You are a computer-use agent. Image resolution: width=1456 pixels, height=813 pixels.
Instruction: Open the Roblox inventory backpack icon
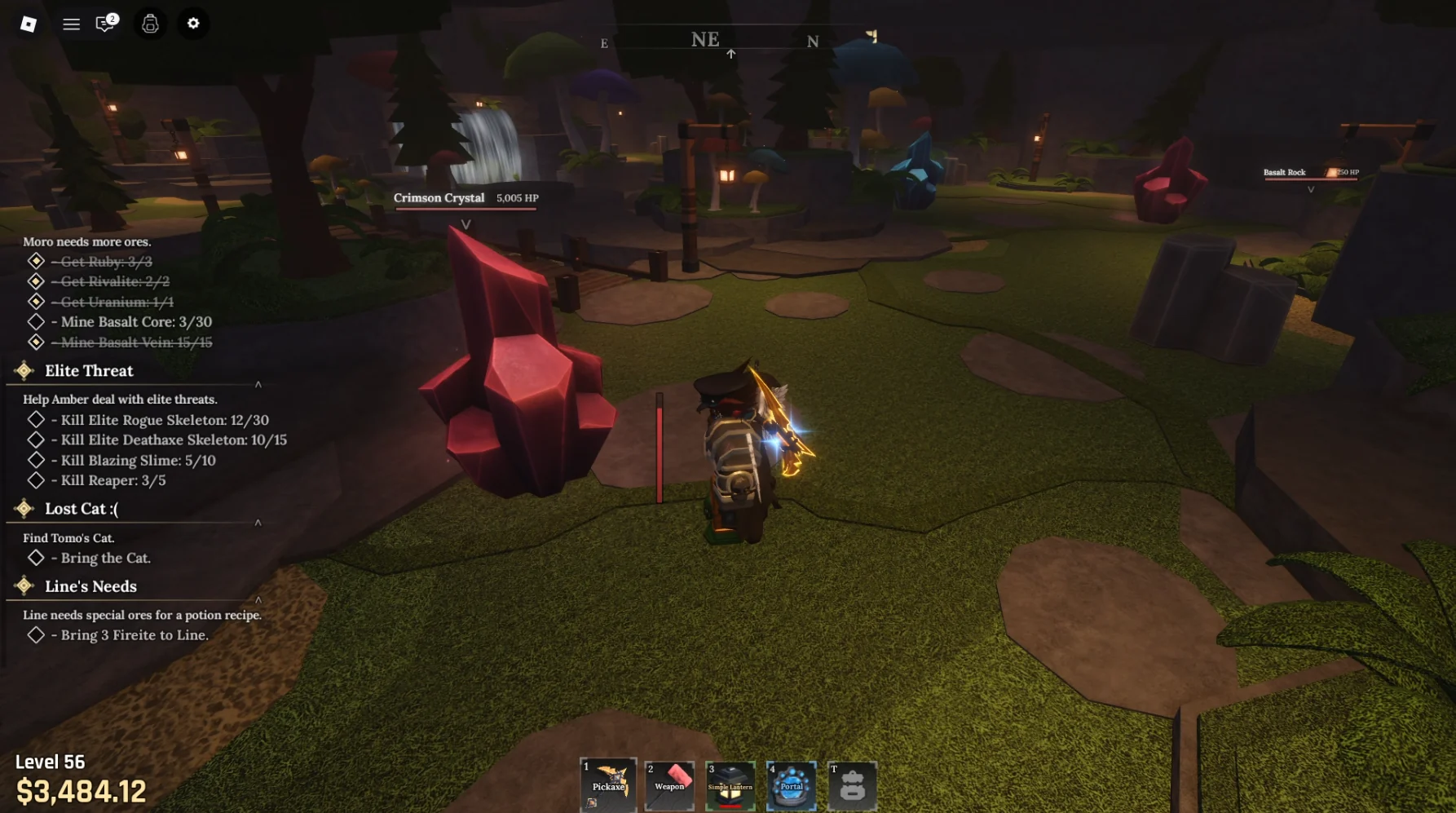click(149, 24)
